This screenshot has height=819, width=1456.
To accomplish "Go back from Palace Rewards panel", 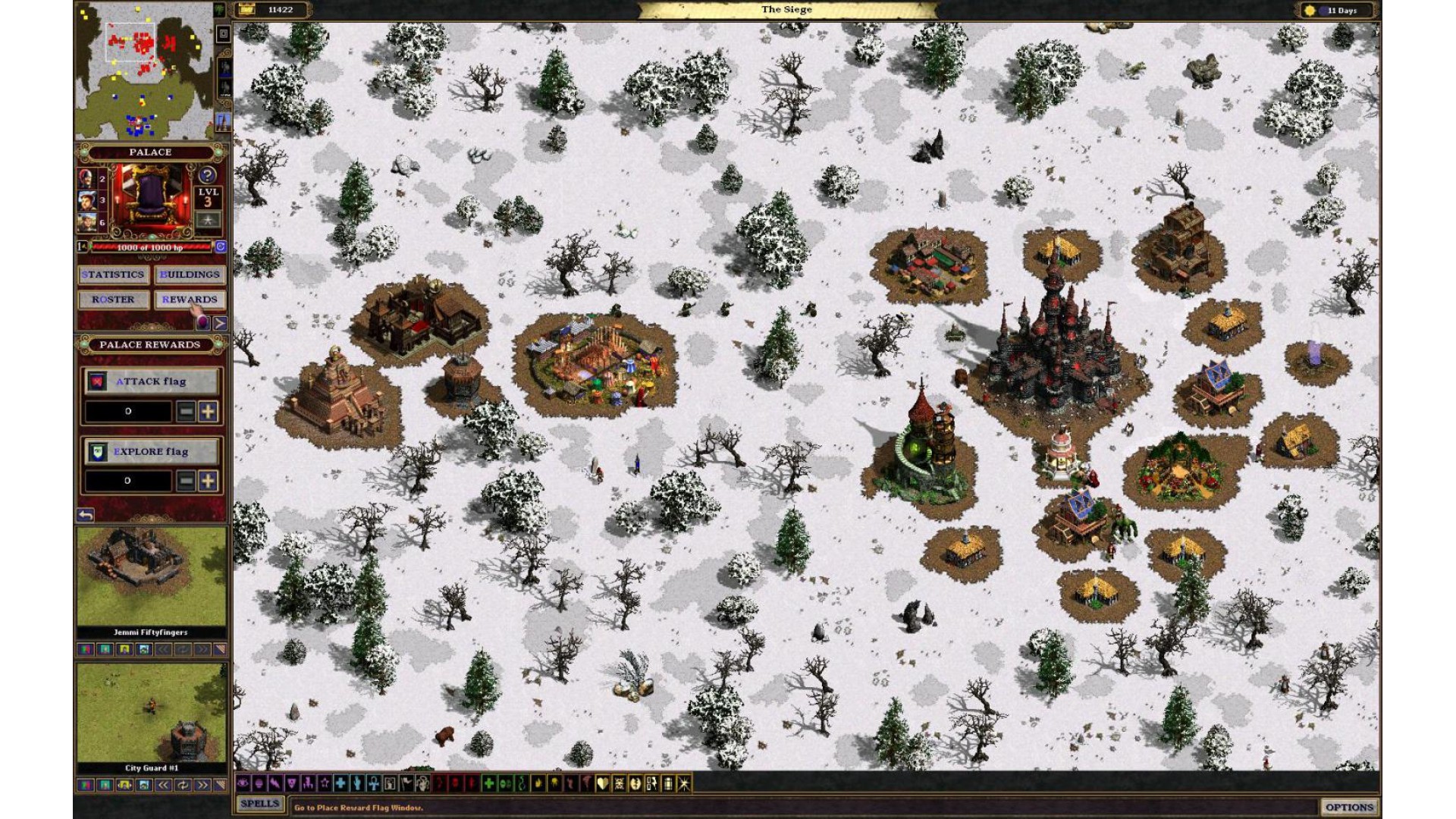I will [86, 515].
